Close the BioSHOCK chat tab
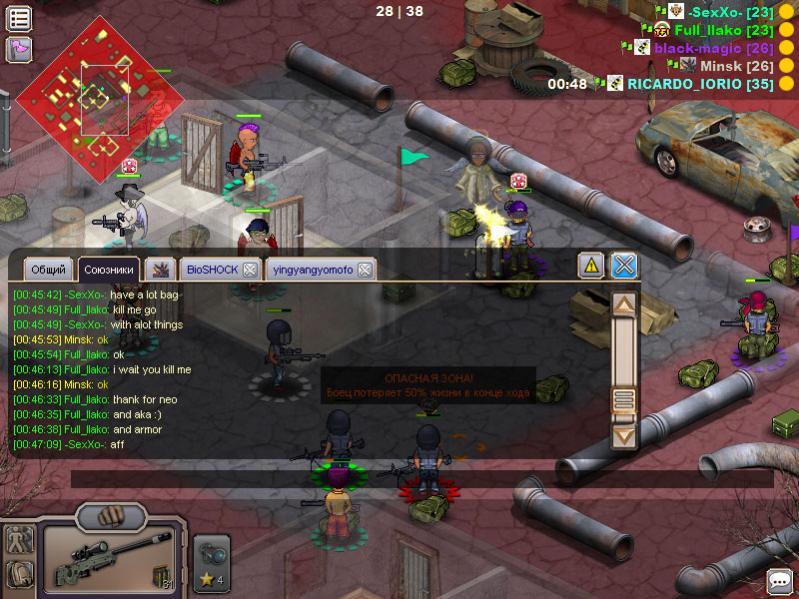 coord(250,270)
